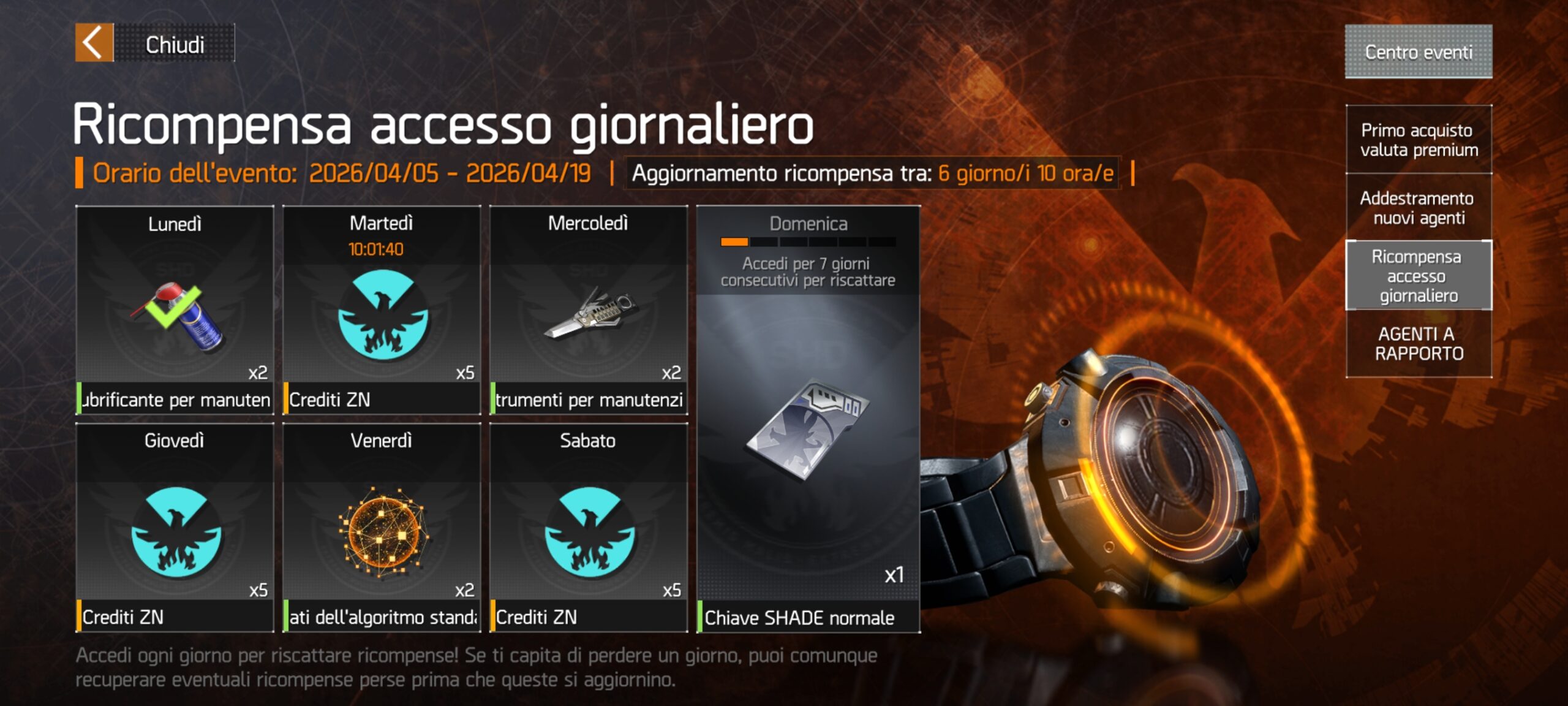Select Domenica Chiave SHADE normale reward
The width and height of the screenshot is (1568, 706).
pos(808,429)
